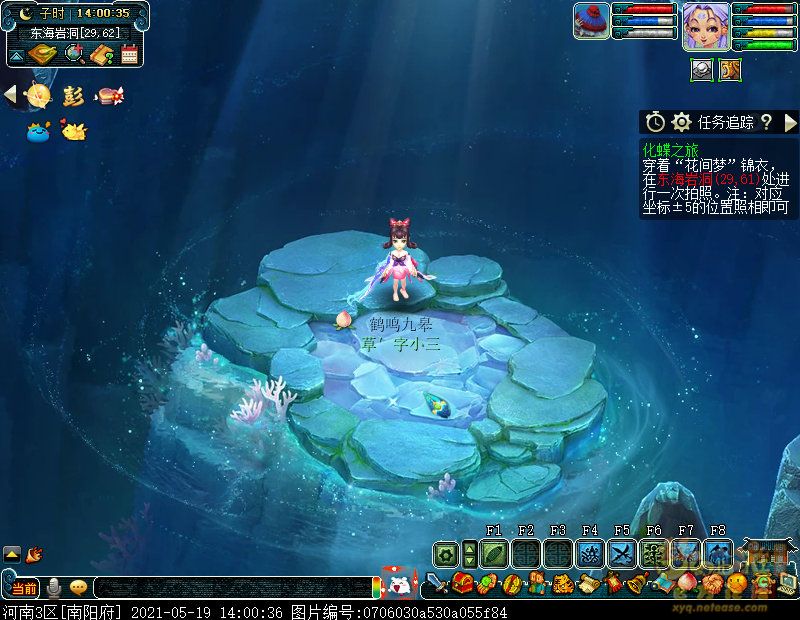Open the pet portrait with red hat
Viewport: 800px width, 620px height.
point(592,22)
